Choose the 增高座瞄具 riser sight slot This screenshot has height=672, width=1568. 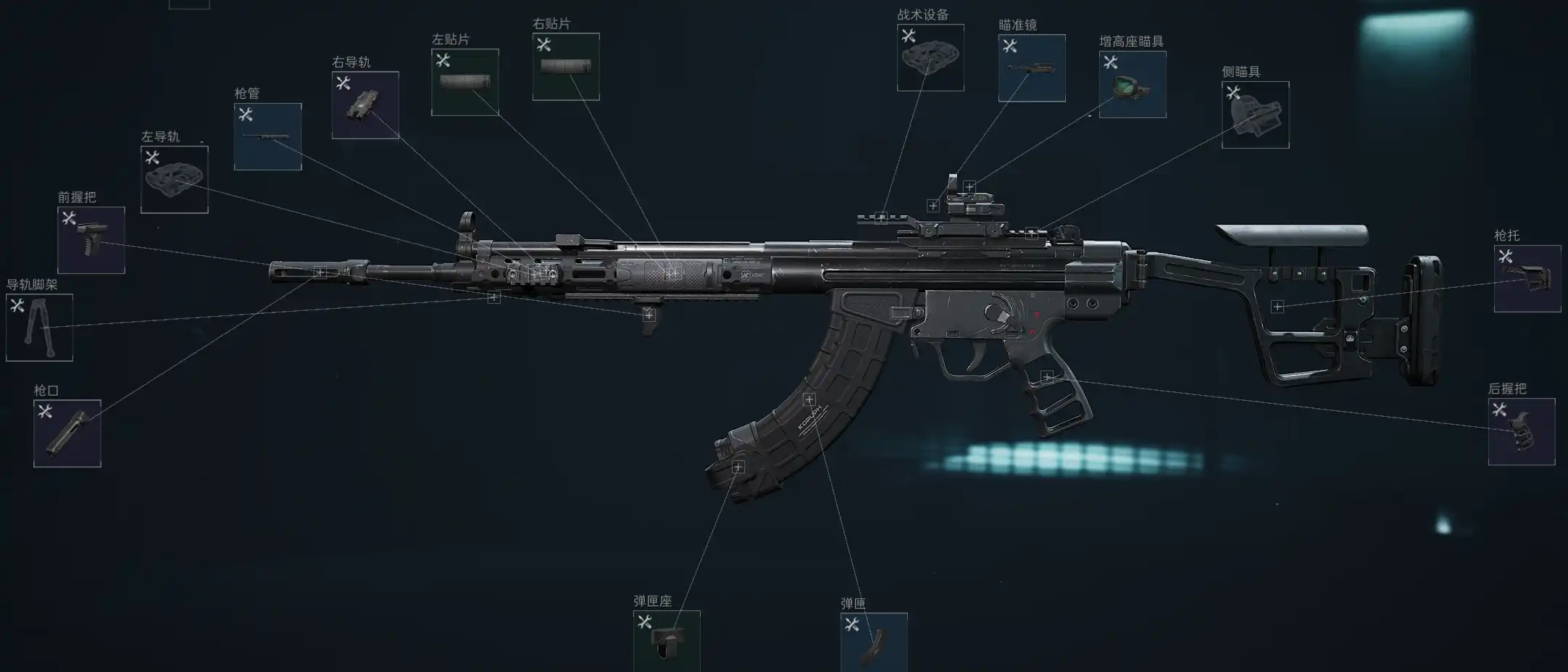[x=1133, y=84]
